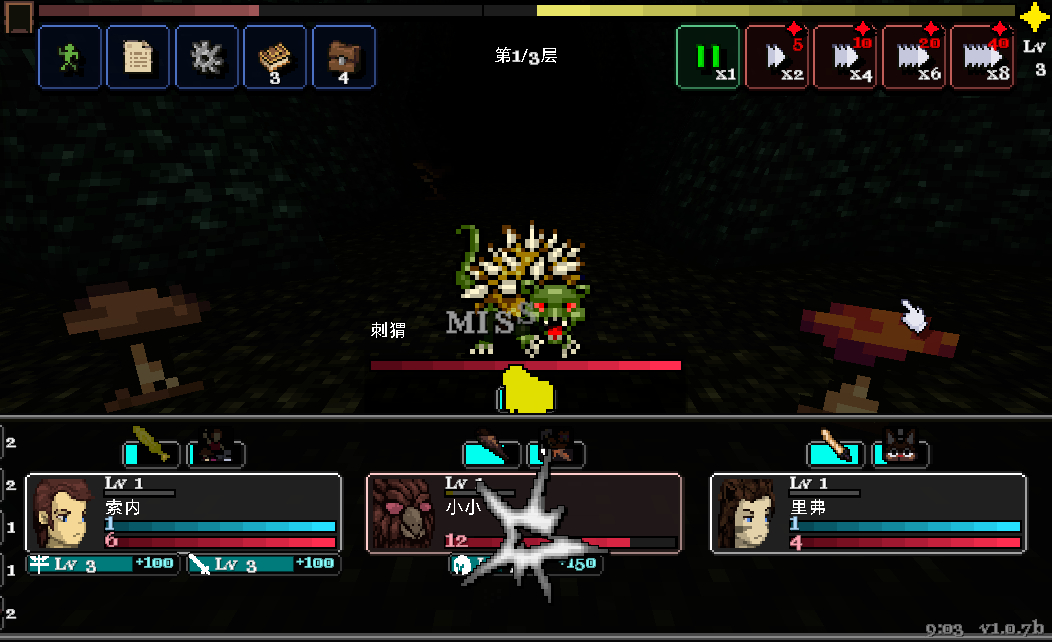The image size is (1052, 642).
Task: Click 里弗's horned monster target slot
Action: coord(901,453)
